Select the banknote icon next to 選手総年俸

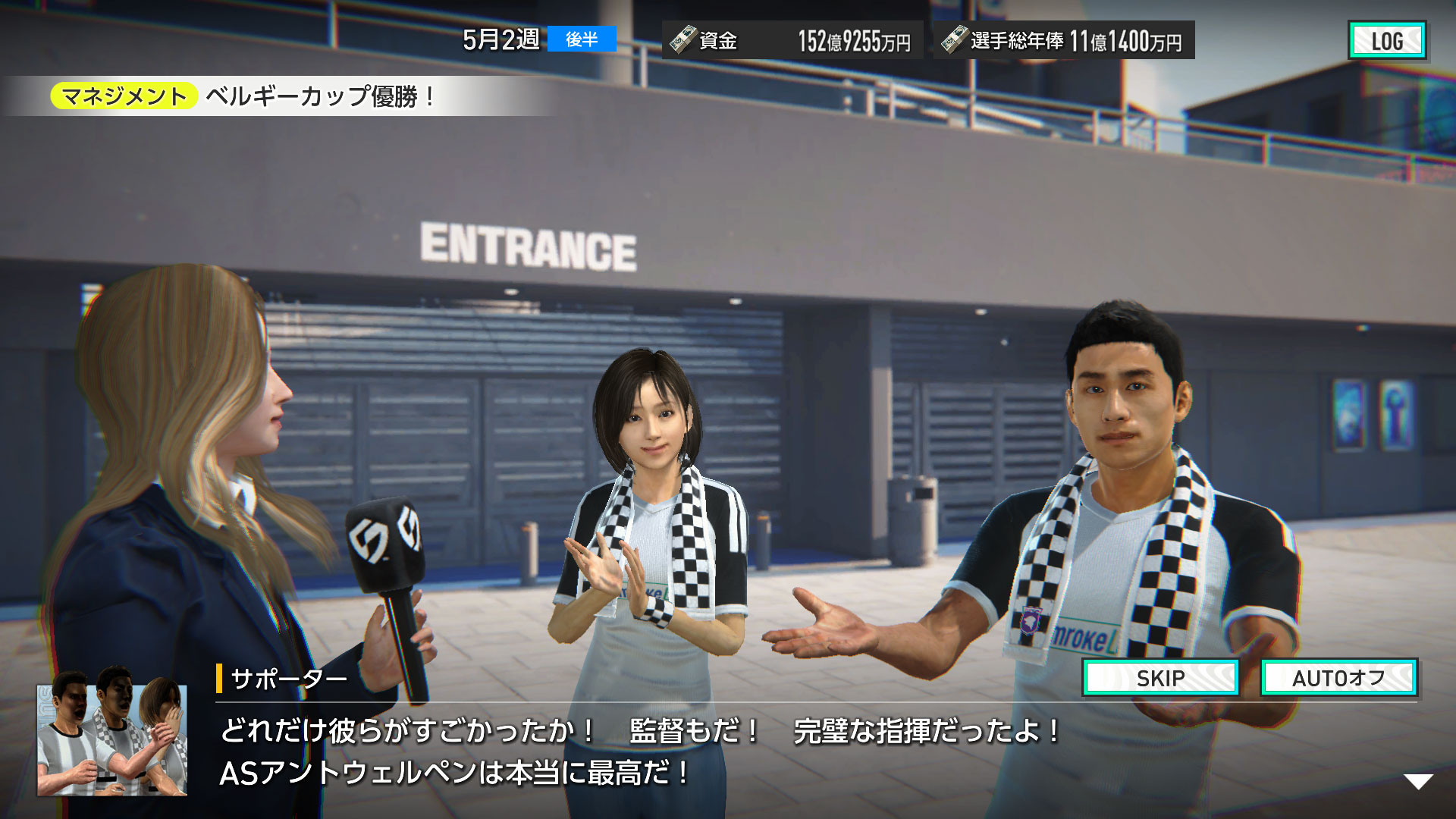954,40
